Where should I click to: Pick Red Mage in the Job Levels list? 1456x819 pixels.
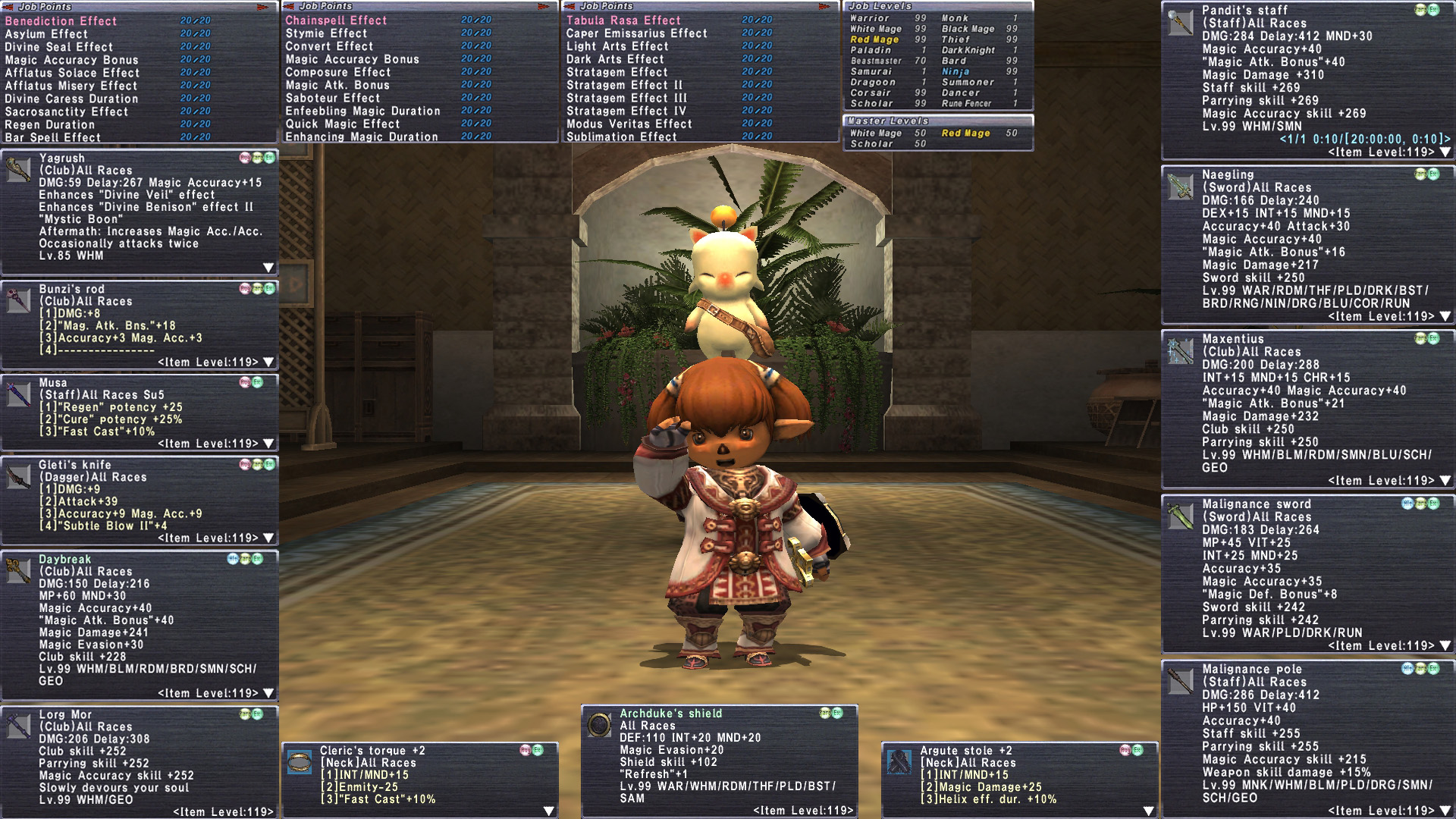coord(874,39)
